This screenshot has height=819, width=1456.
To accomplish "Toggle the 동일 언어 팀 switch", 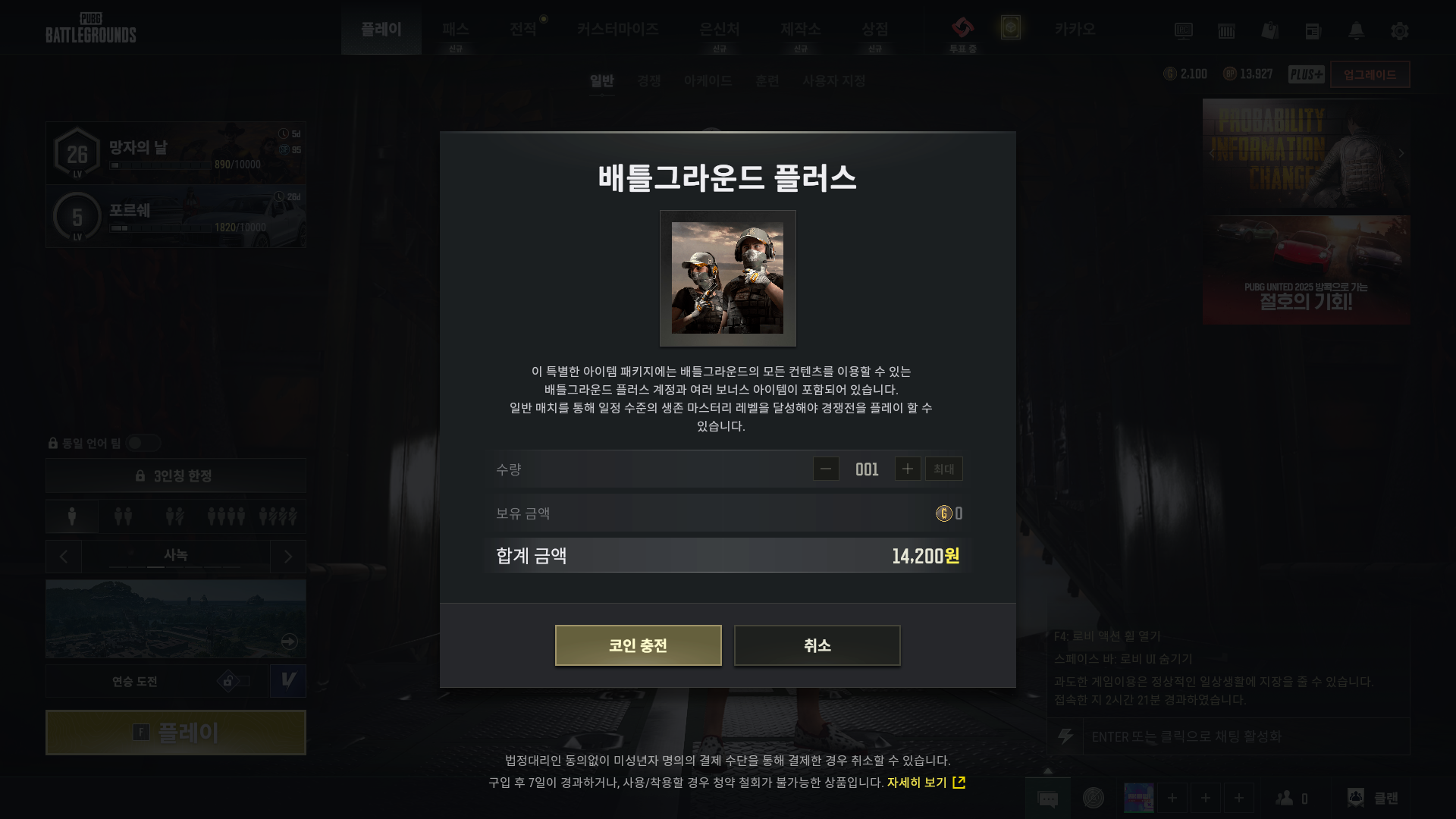I will tap(143, 444).
